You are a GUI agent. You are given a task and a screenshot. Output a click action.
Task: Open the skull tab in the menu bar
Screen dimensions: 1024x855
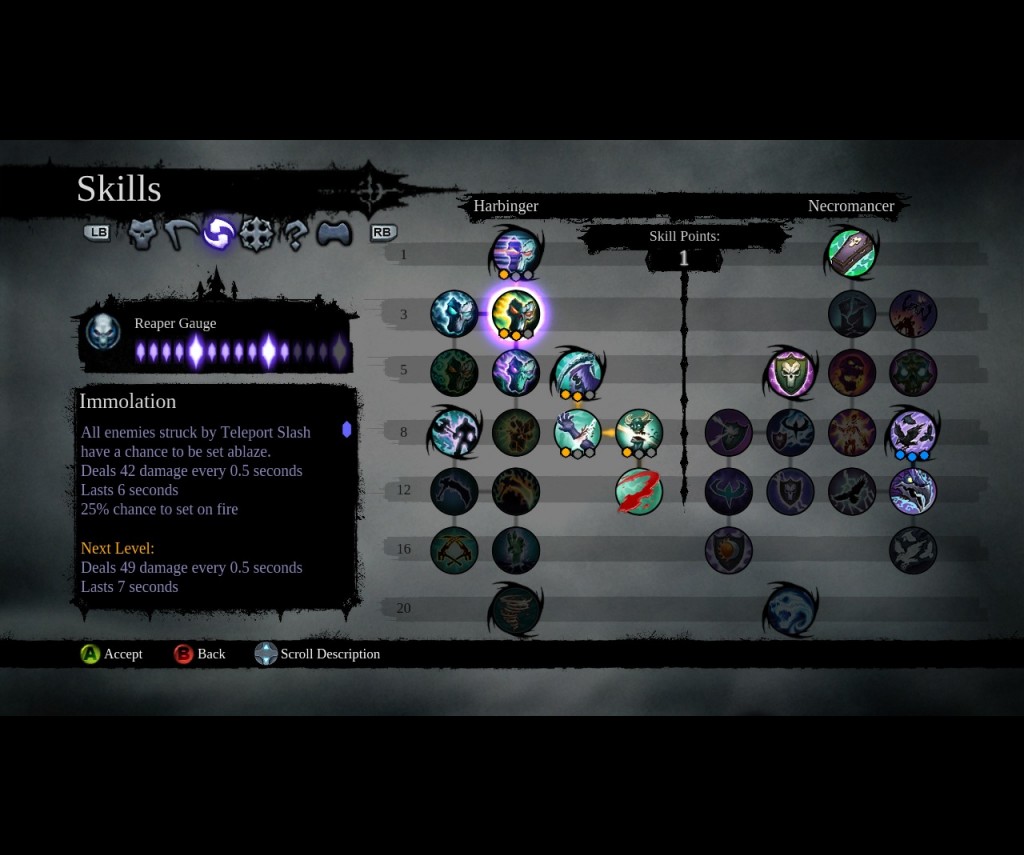(142, 234)
